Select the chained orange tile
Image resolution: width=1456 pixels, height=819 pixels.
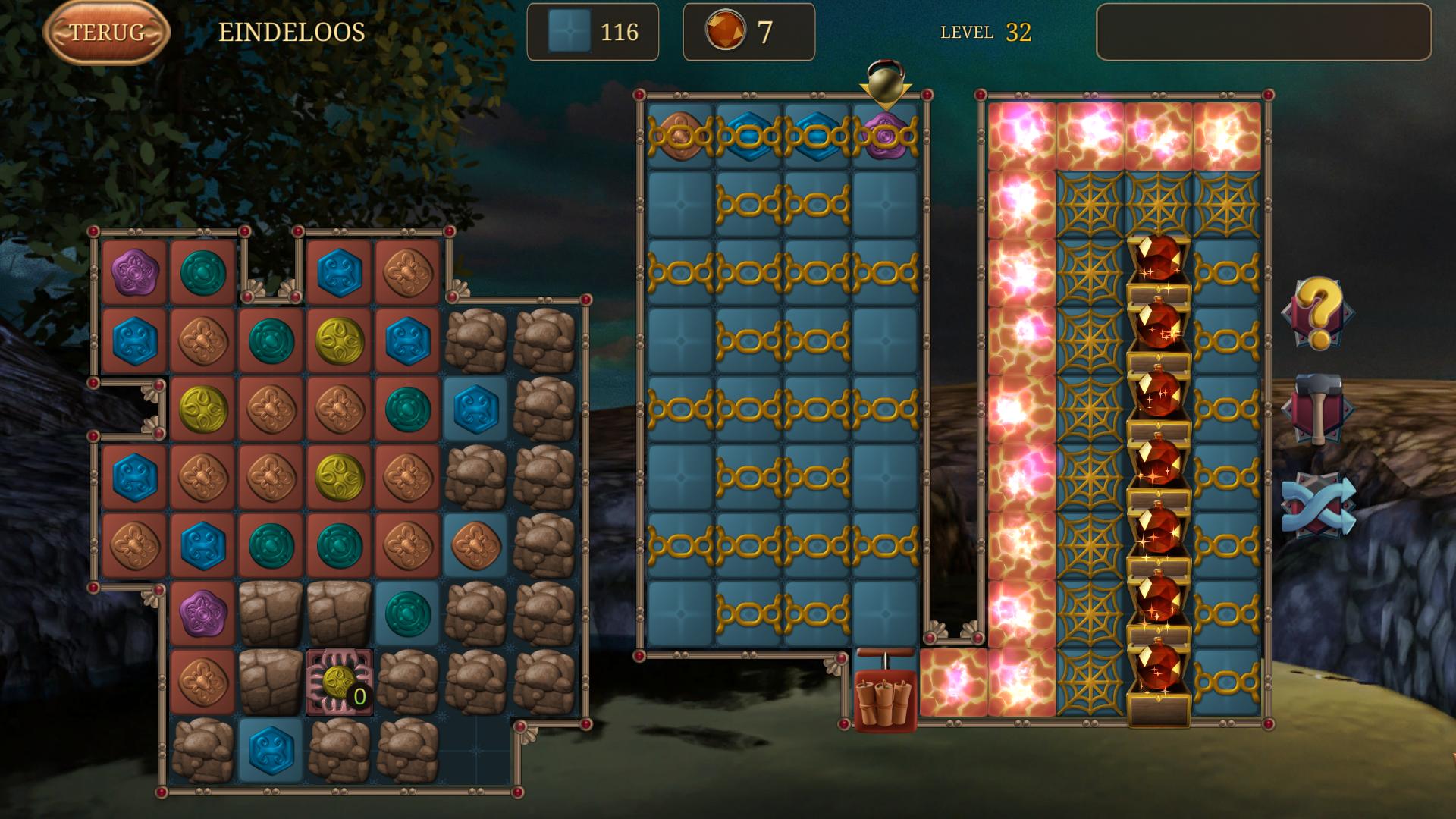tap(680, 136)
